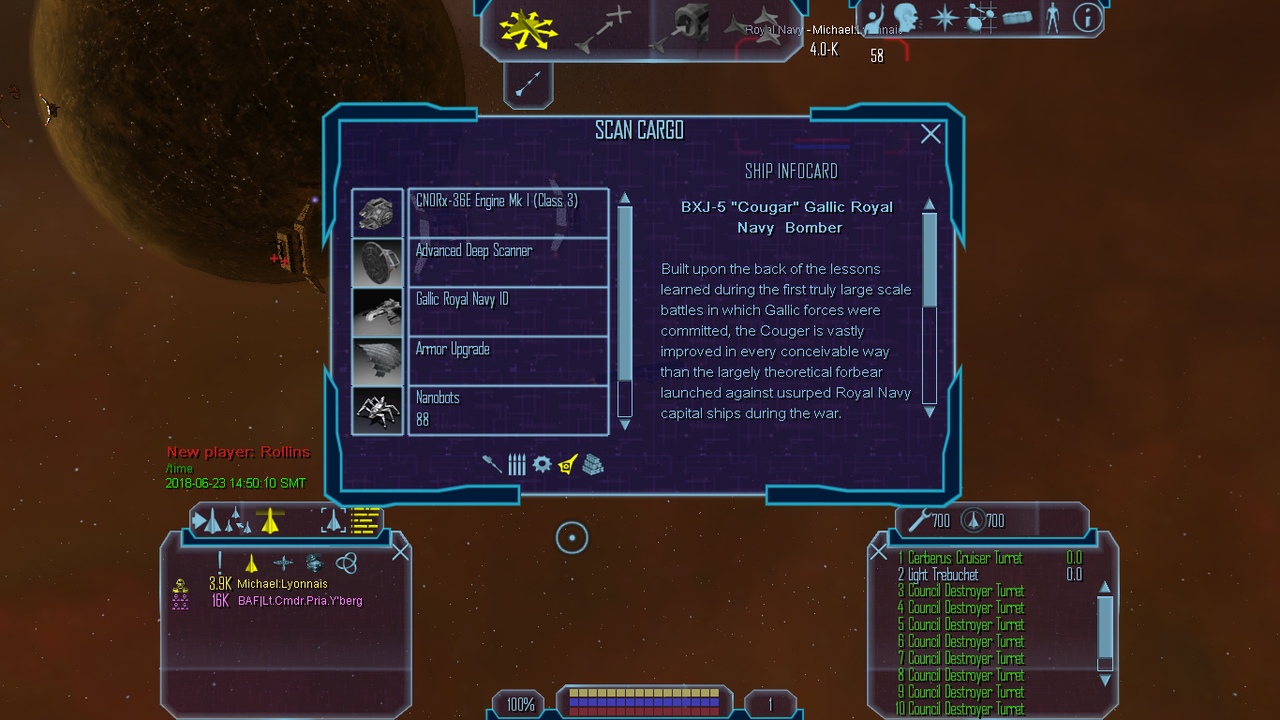
Task: Join formation using the ships icon
Action: pos(754,25)
